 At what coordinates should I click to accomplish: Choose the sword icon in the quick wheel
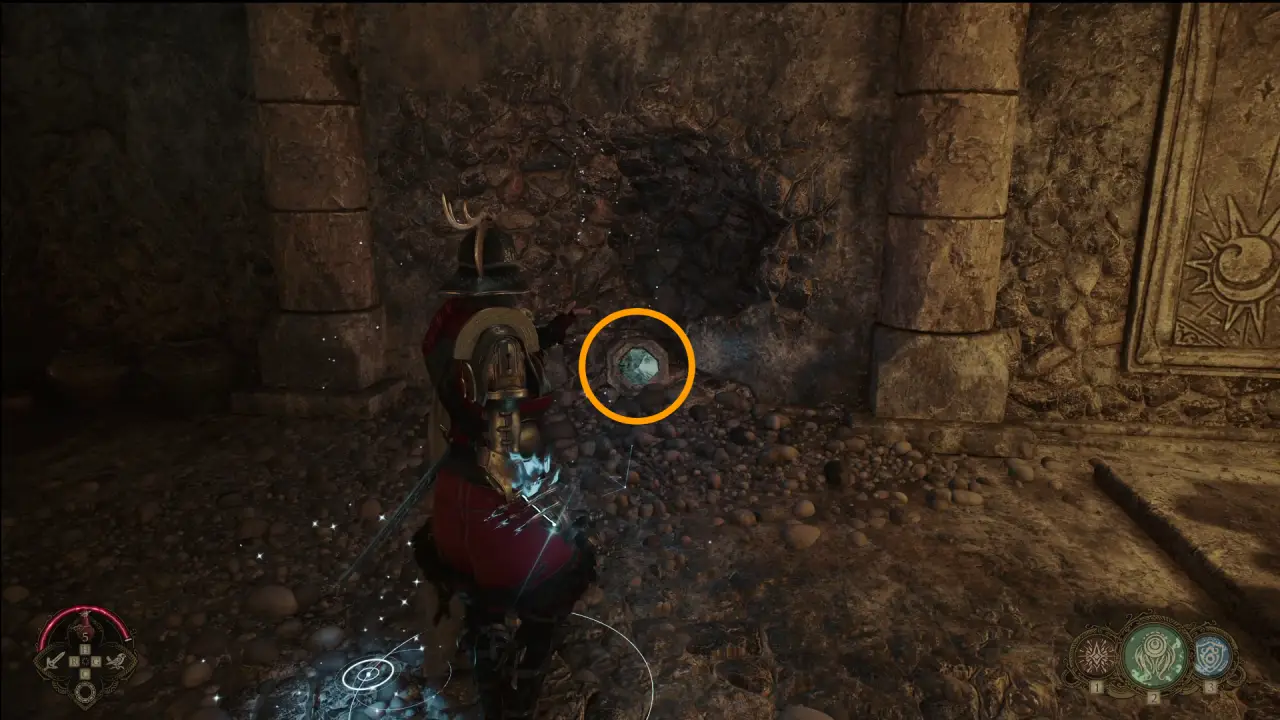pos(54,660)
